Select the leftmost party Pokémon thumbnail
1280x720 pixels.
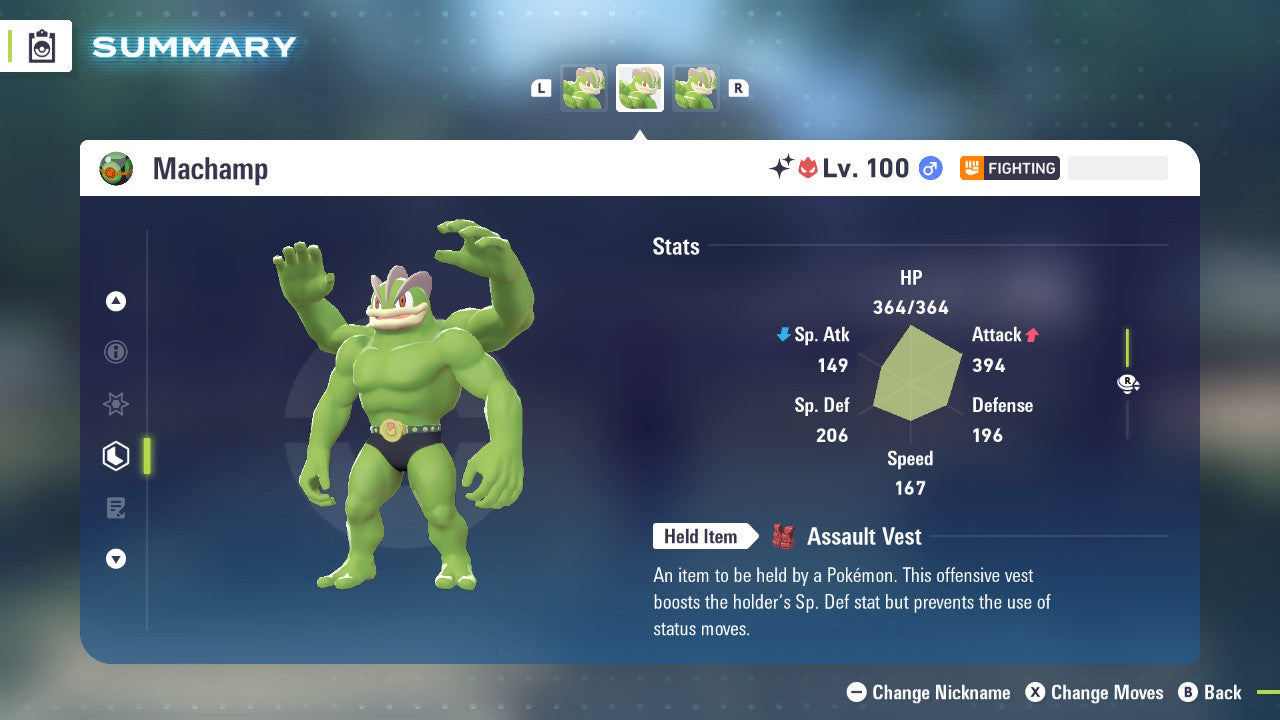click(584, 88)
